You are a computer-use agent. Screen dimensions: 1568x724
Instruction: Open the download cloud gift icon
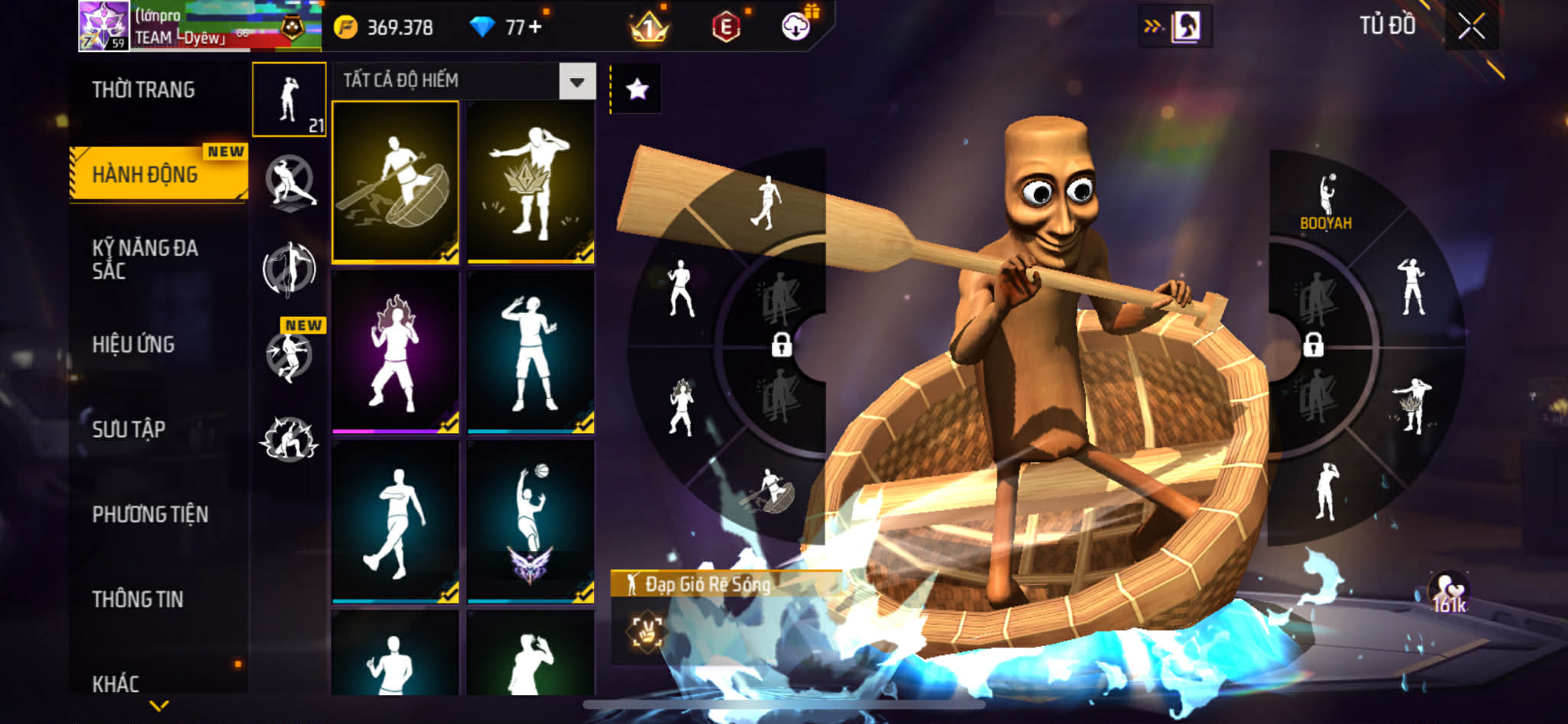coord(796,27)
